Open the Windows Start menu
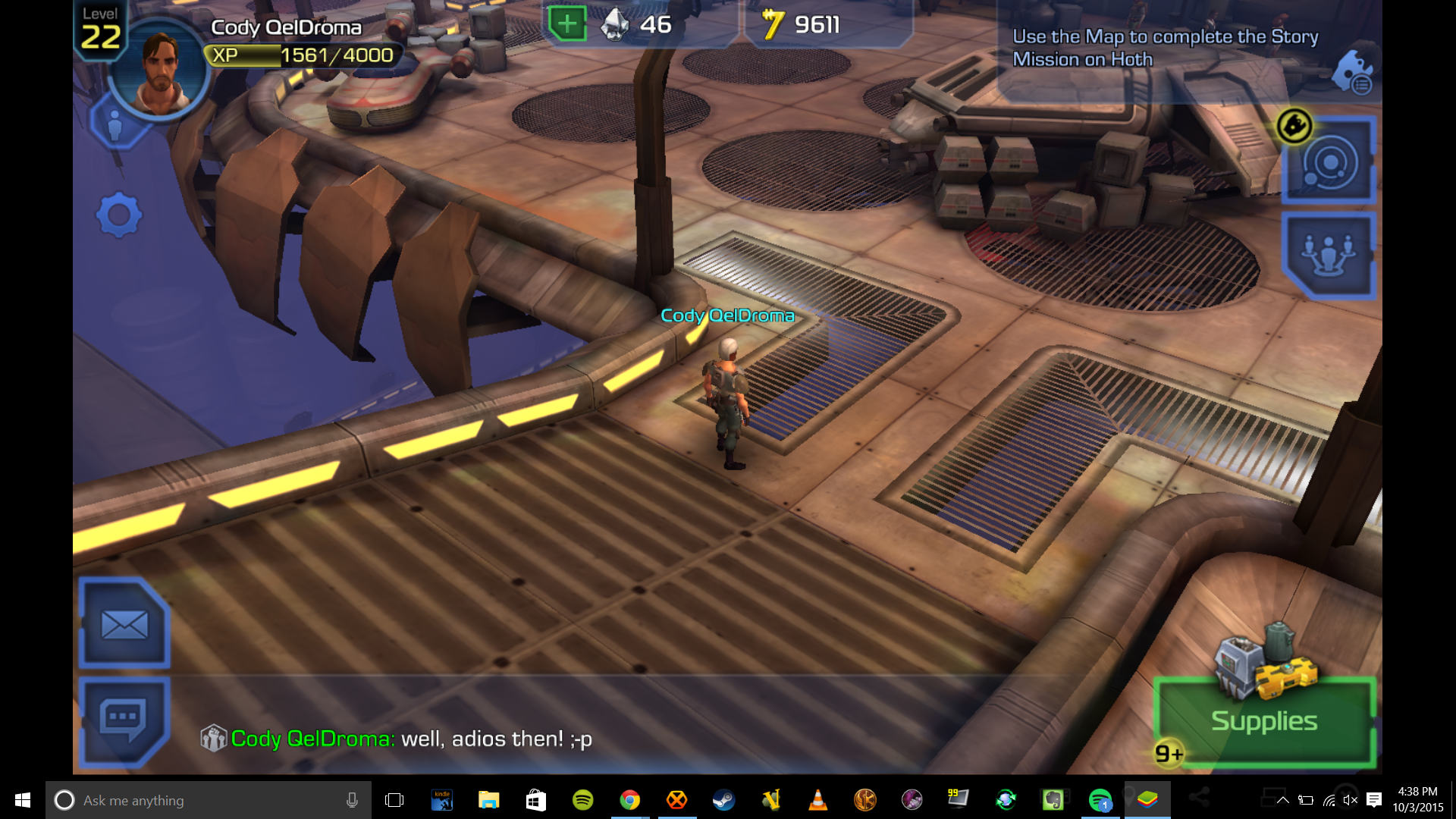 [23, 800]
